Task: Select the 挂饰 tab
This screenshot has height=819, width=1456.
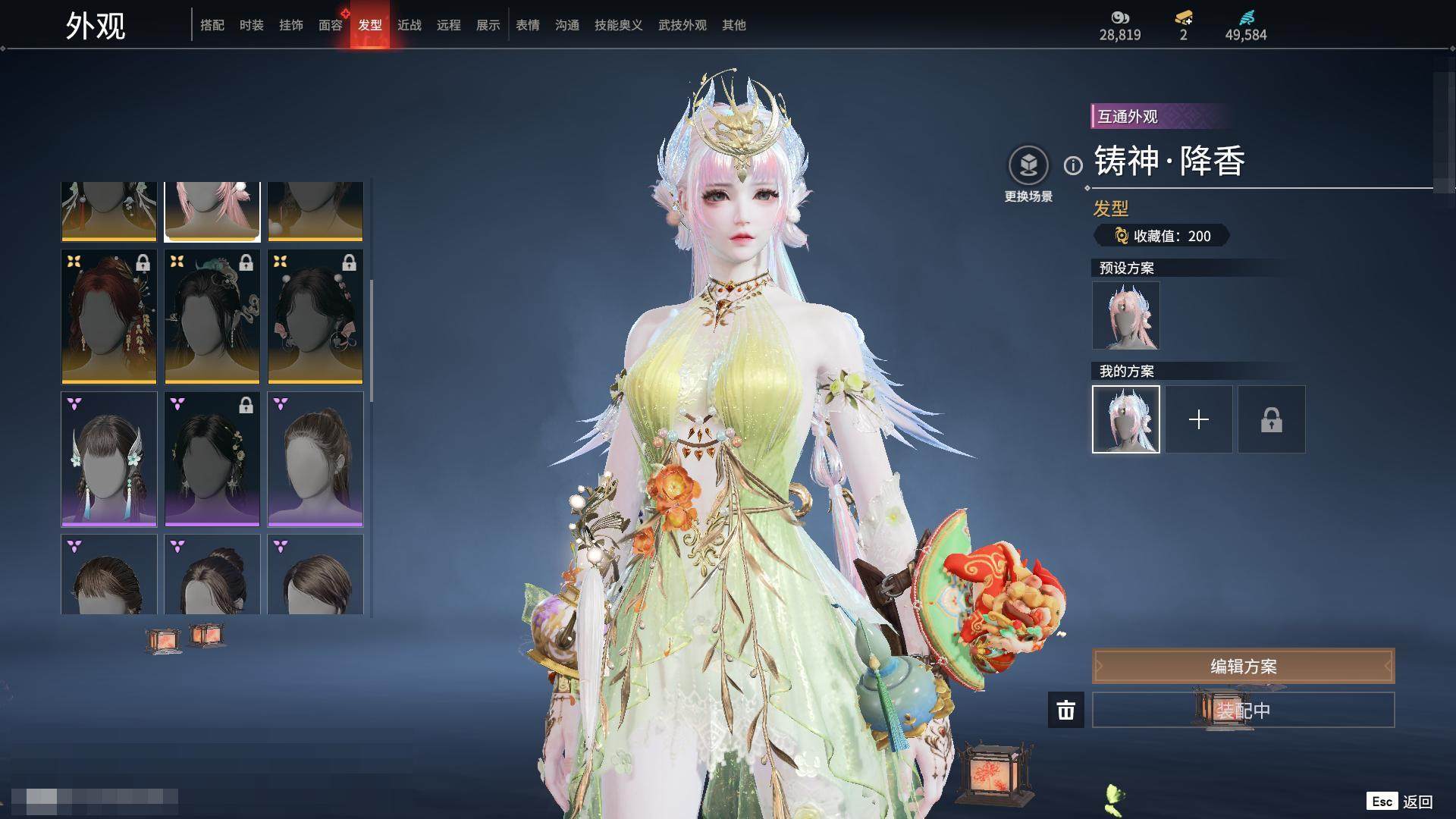Action: pyautogui.click(x=291, y=25)
